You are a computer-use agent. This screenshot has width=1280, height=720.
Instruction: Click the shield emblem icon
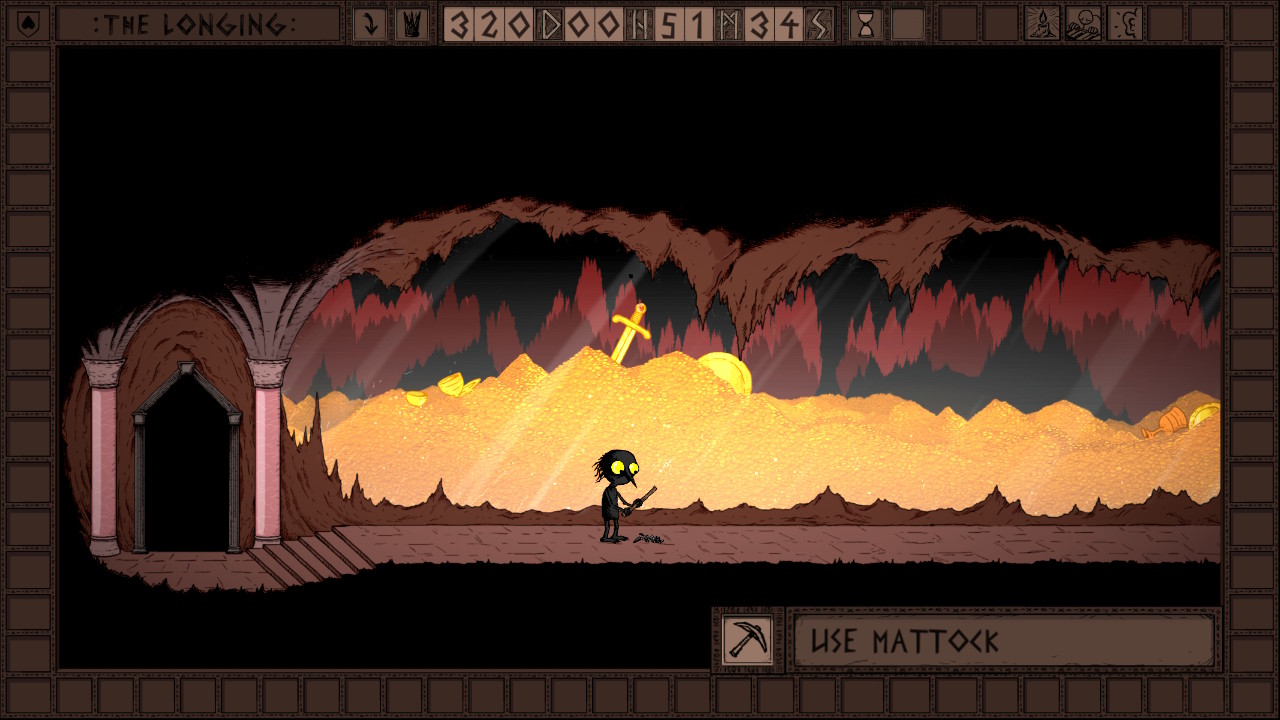(x=27, y=23)
